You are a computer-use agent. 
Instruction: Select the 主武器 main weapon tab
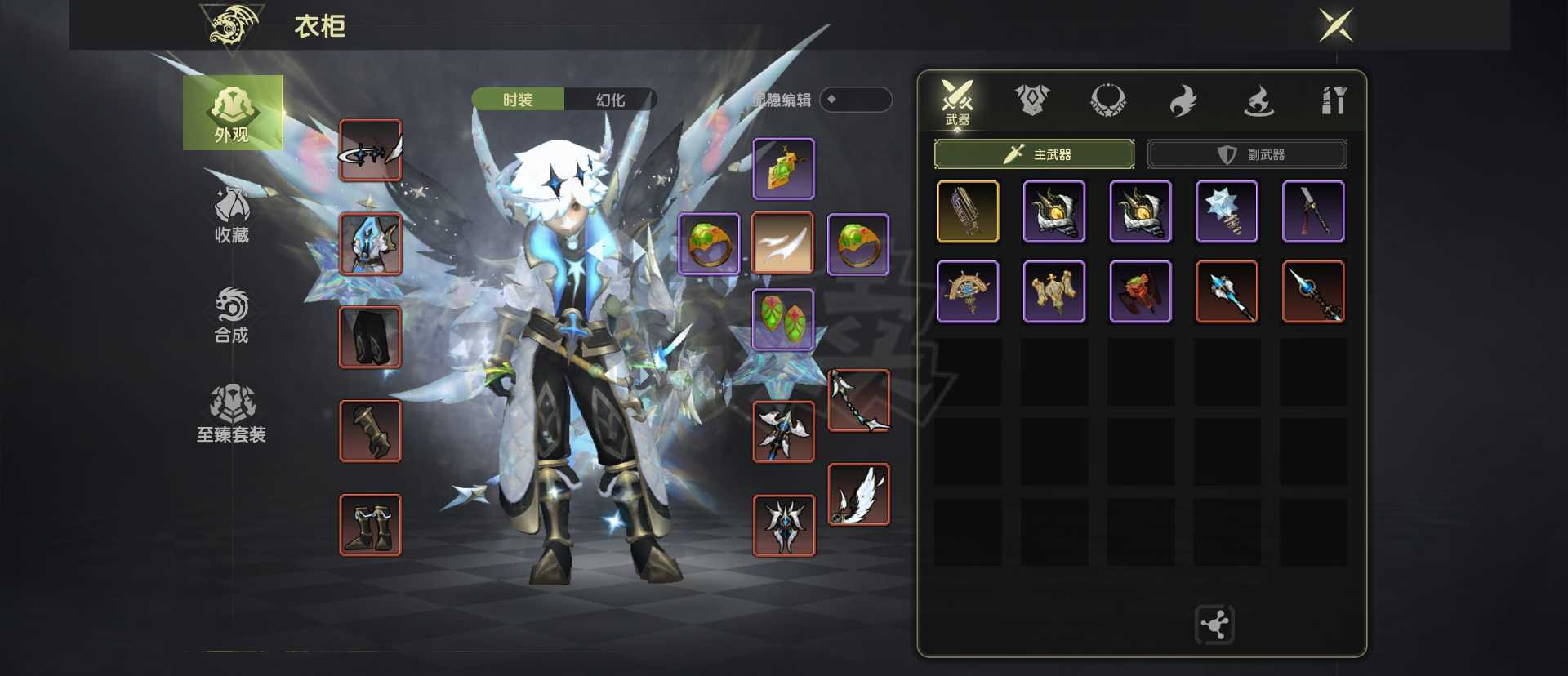point(1035,154)
